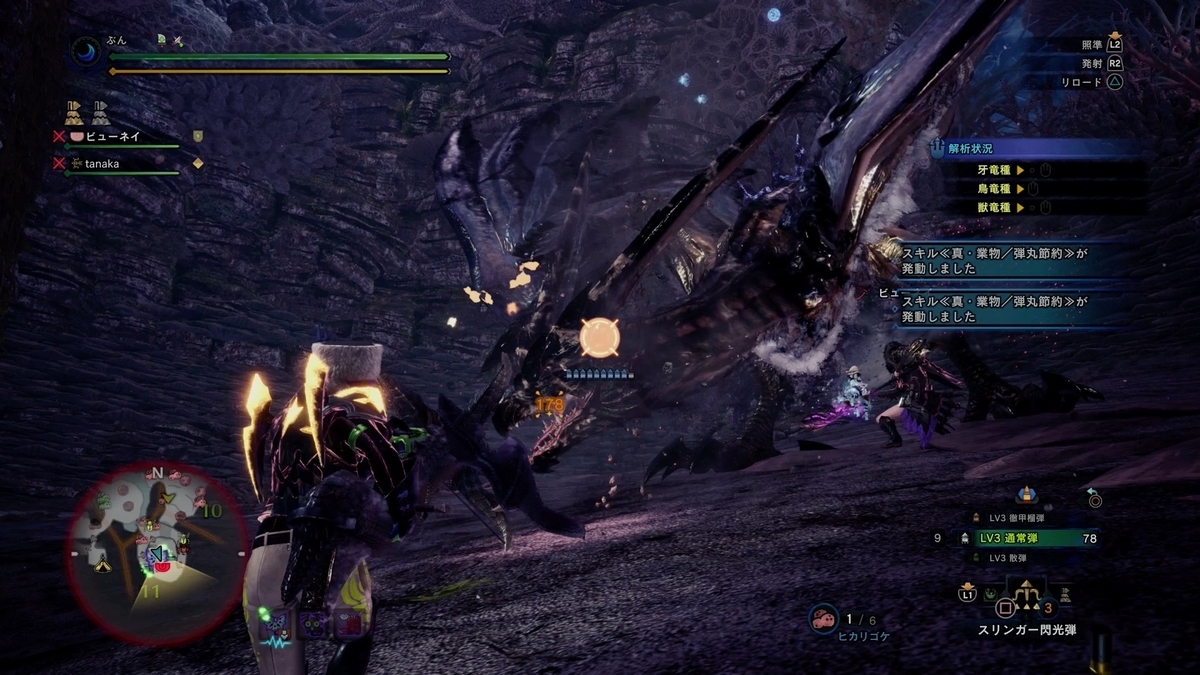Choose the LV3 散弾 ammo entry
The image size is (1200, 675).
[x=1011, y=557]
